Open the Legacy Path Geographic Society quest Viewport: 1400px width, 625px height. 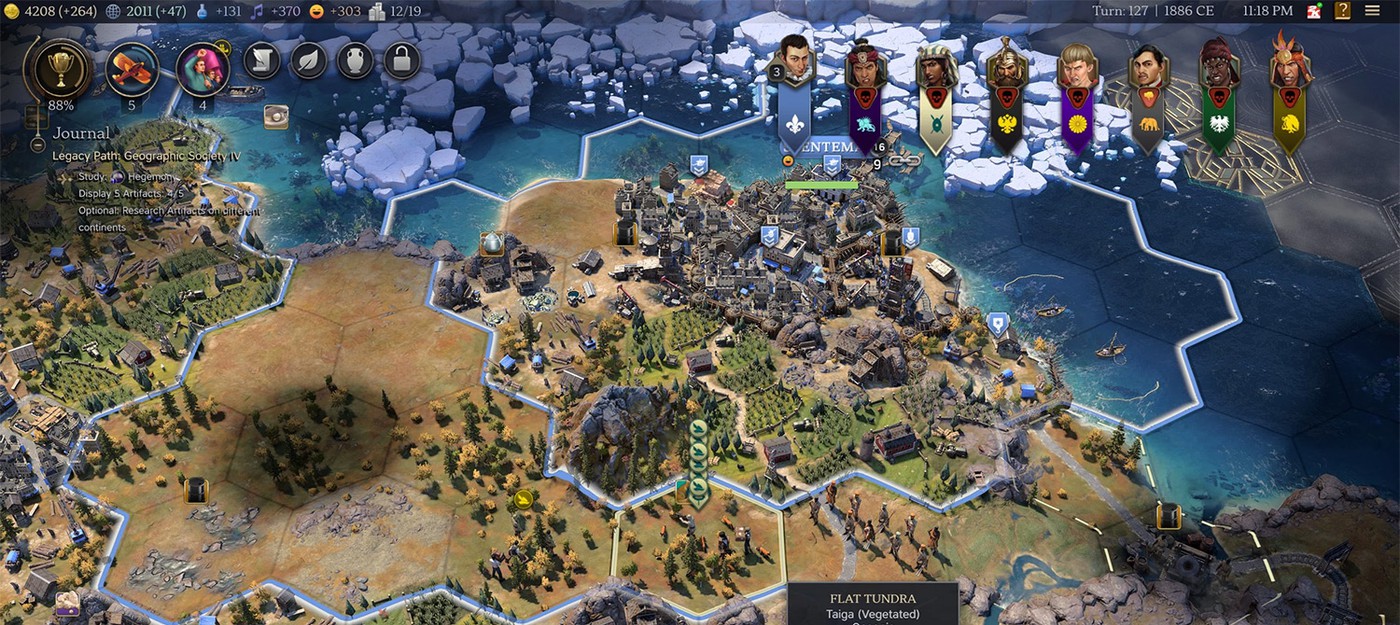pos(146,156)
